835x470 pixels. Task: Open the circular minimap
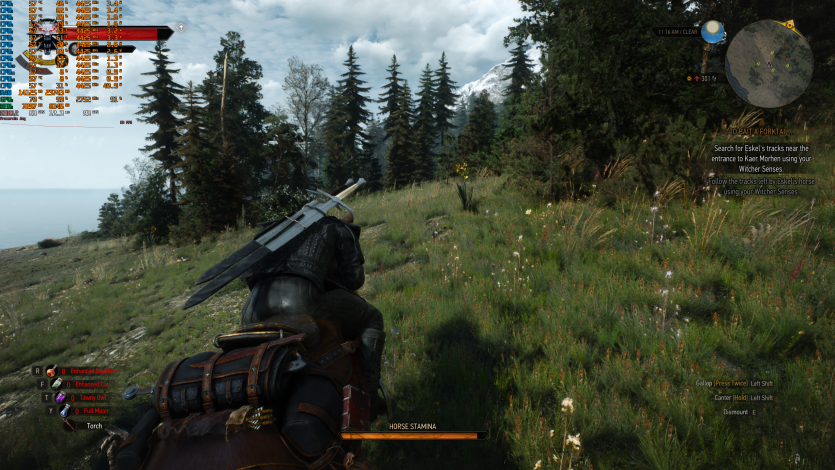(x=768, y=64)
